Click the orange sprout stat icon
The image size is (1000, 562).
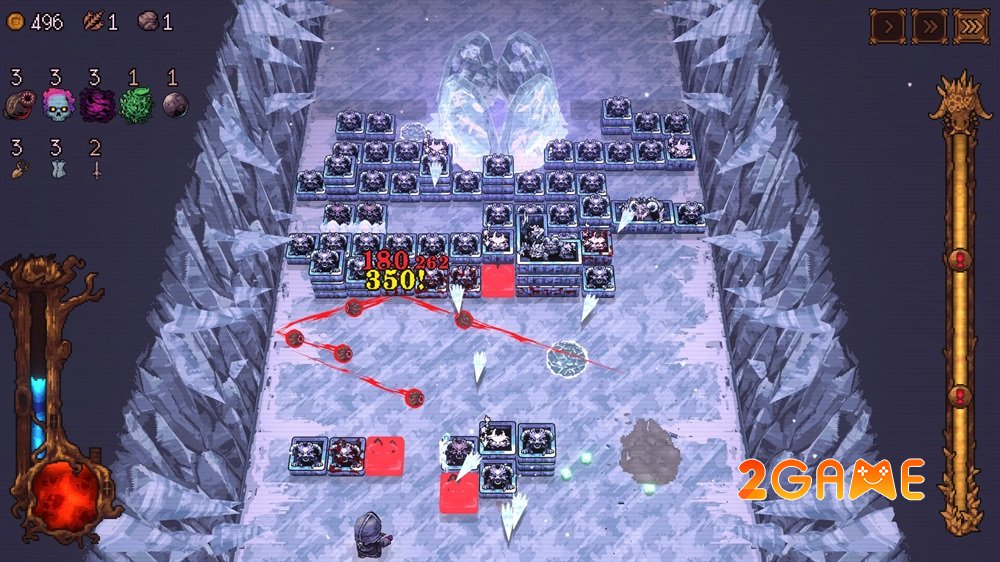18,170
